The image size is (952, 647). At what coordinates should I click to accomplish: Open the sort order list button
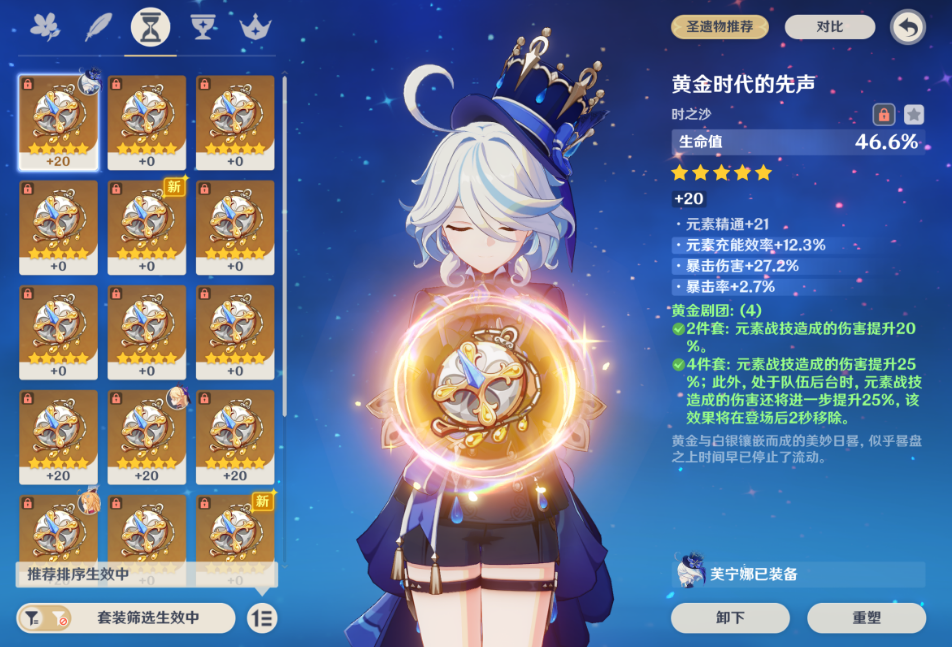tap(262, 618)
